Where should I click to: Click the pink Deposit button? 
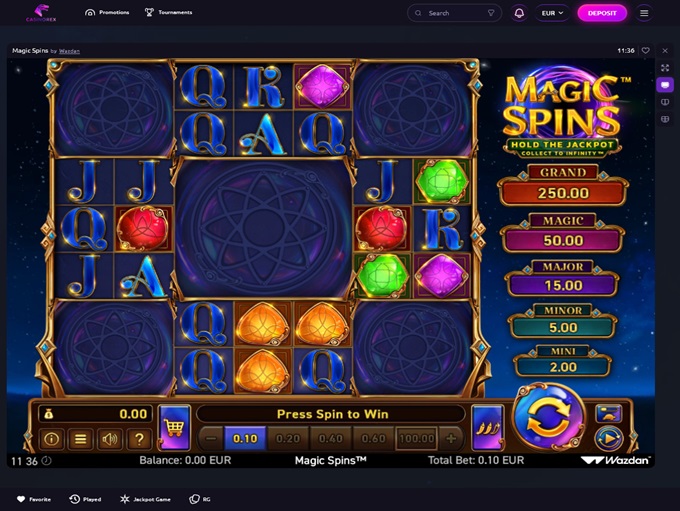[602, 13]
